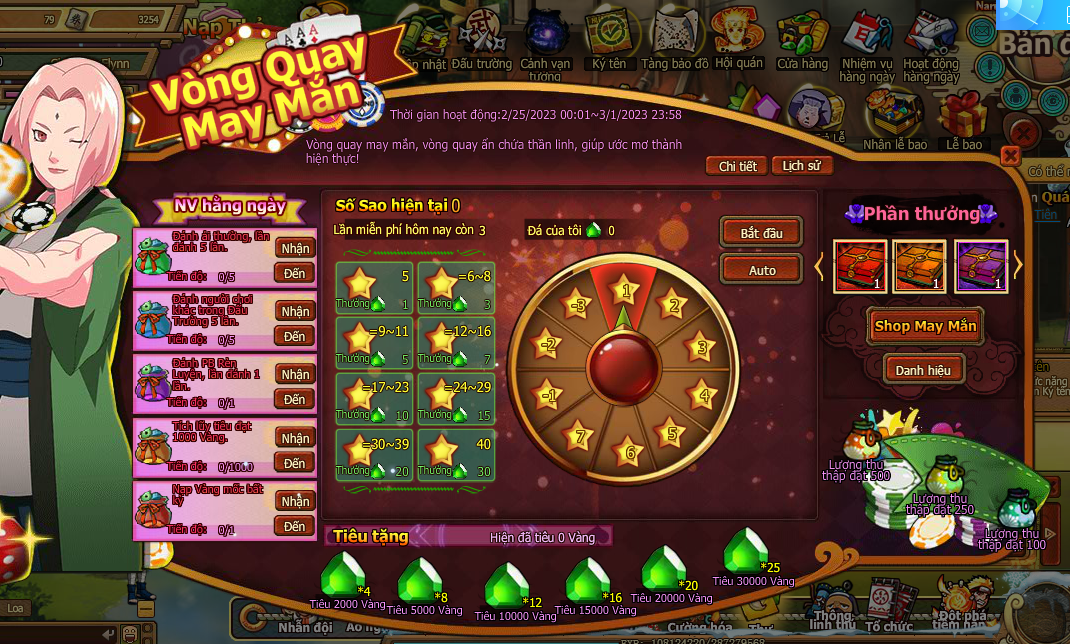
Task: Open the Cửa hàng shop icon
Action: (x=802, y=42)
